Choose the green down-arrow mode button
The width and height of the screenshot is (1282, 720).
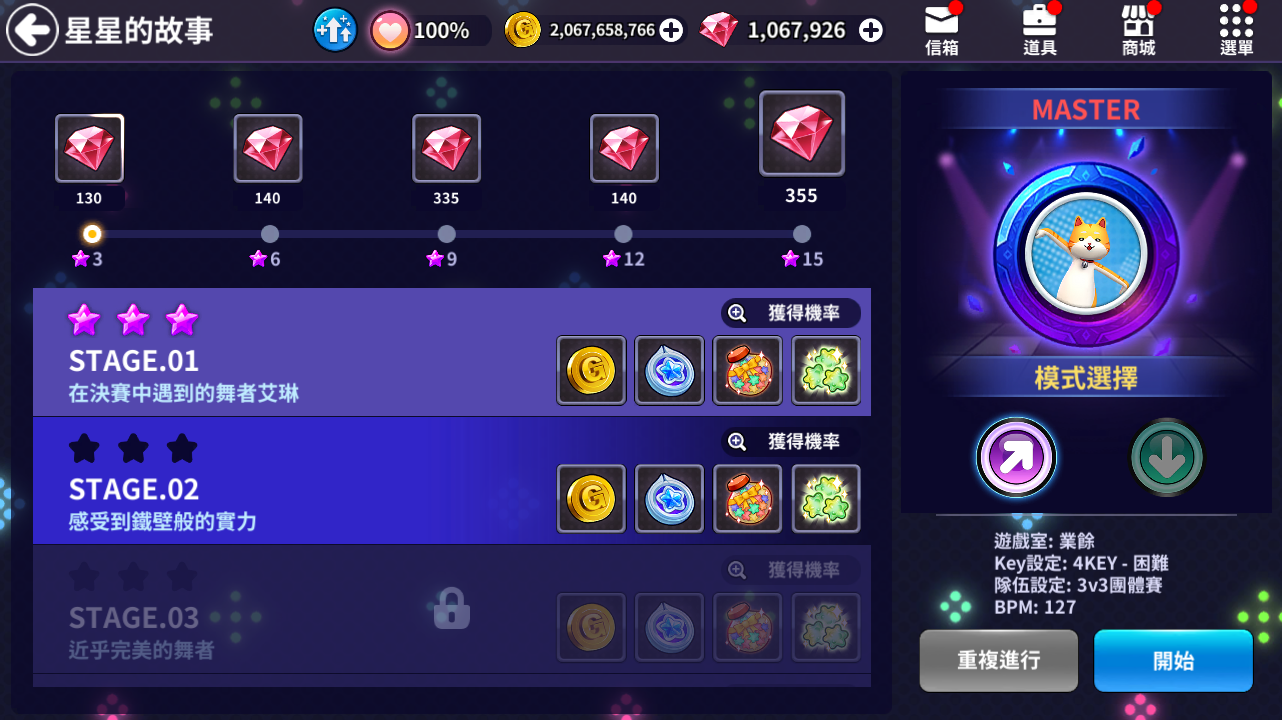coord(1166,457)
